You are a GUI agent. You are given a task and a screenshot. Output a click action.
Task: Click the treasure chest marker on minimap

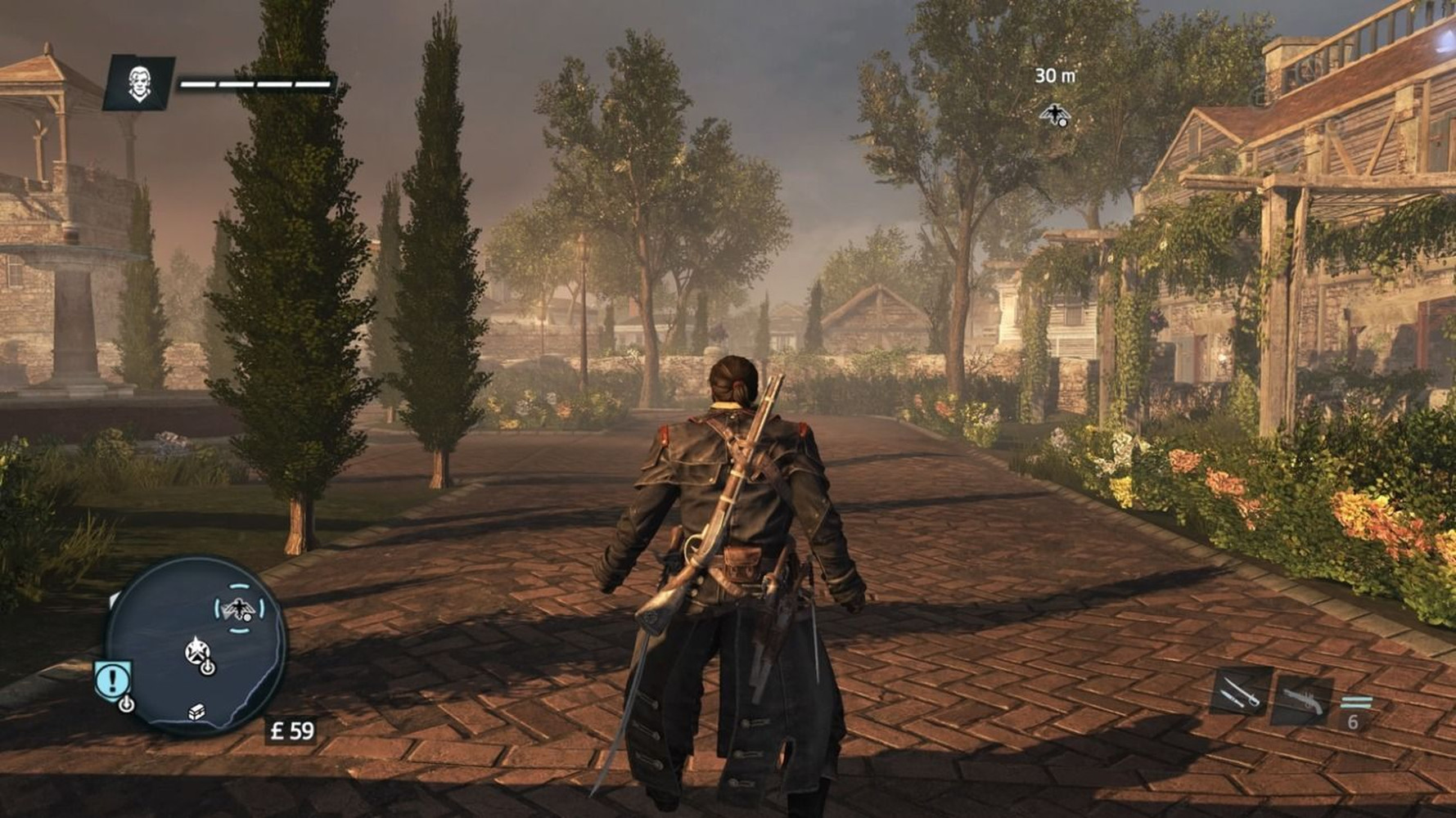[196, 712]
